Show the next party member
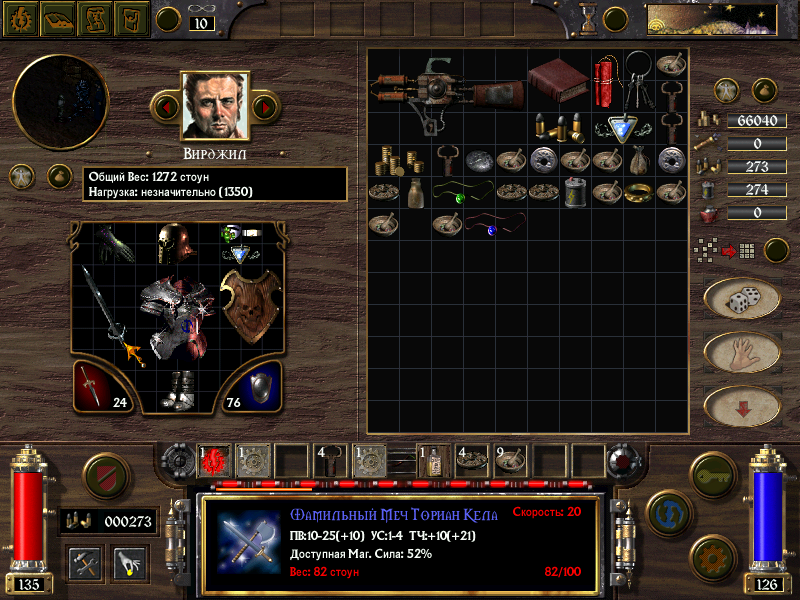The image size is (800, 600). pos(264,105)
